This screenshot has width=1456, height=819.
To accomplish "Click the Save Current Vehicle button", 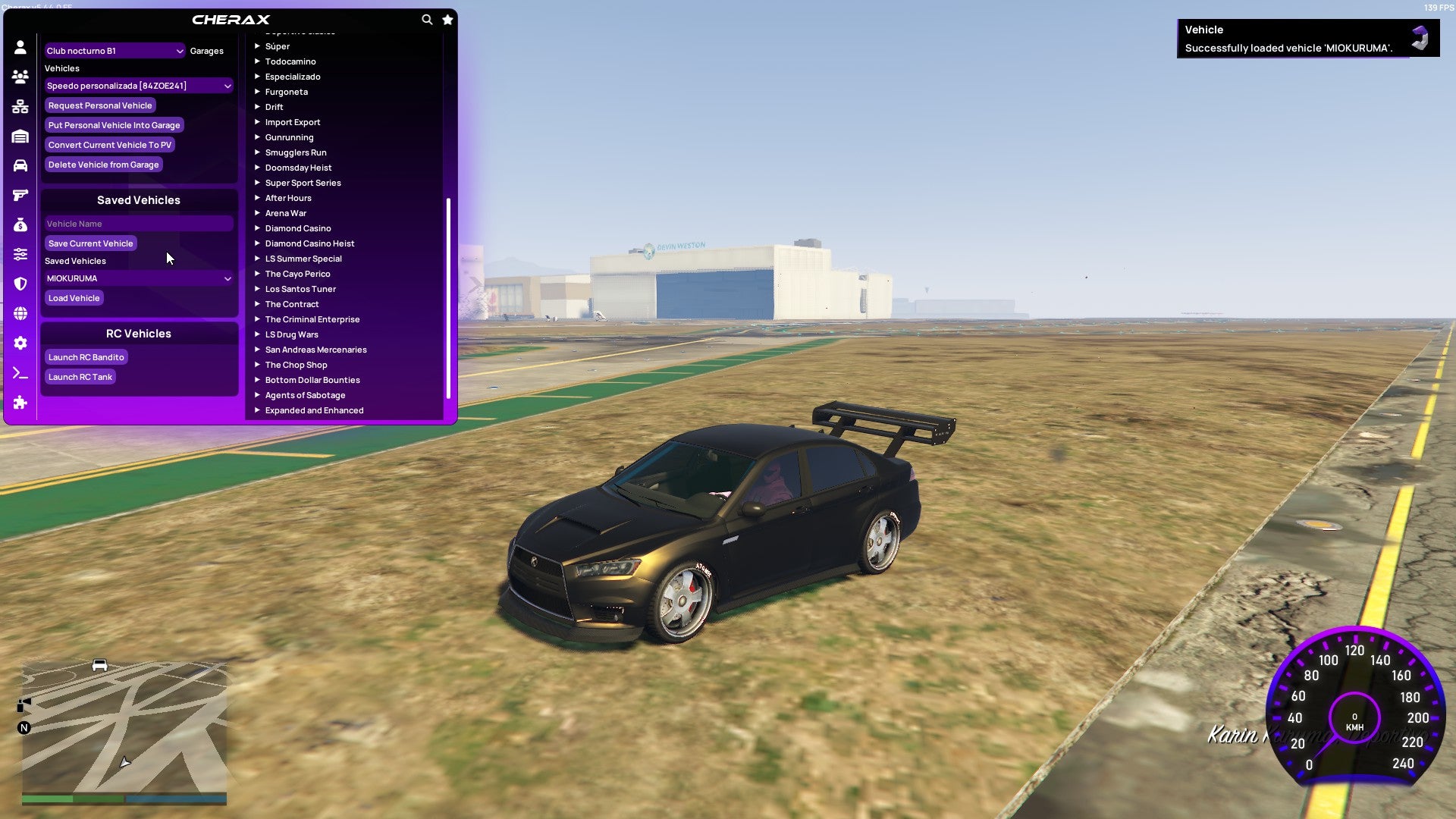I will [x=90, y=243].
